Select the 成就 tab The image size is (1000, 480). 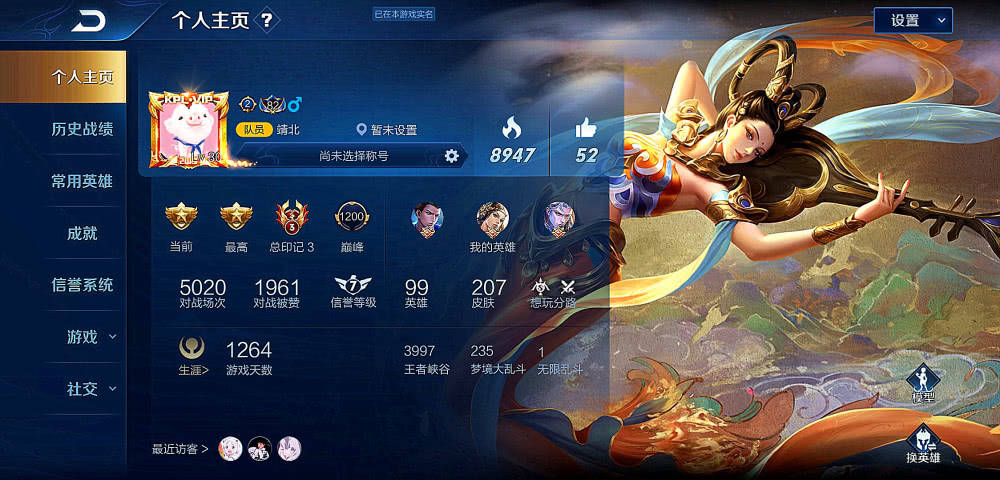pyautogui.click(x=82, y=233)
